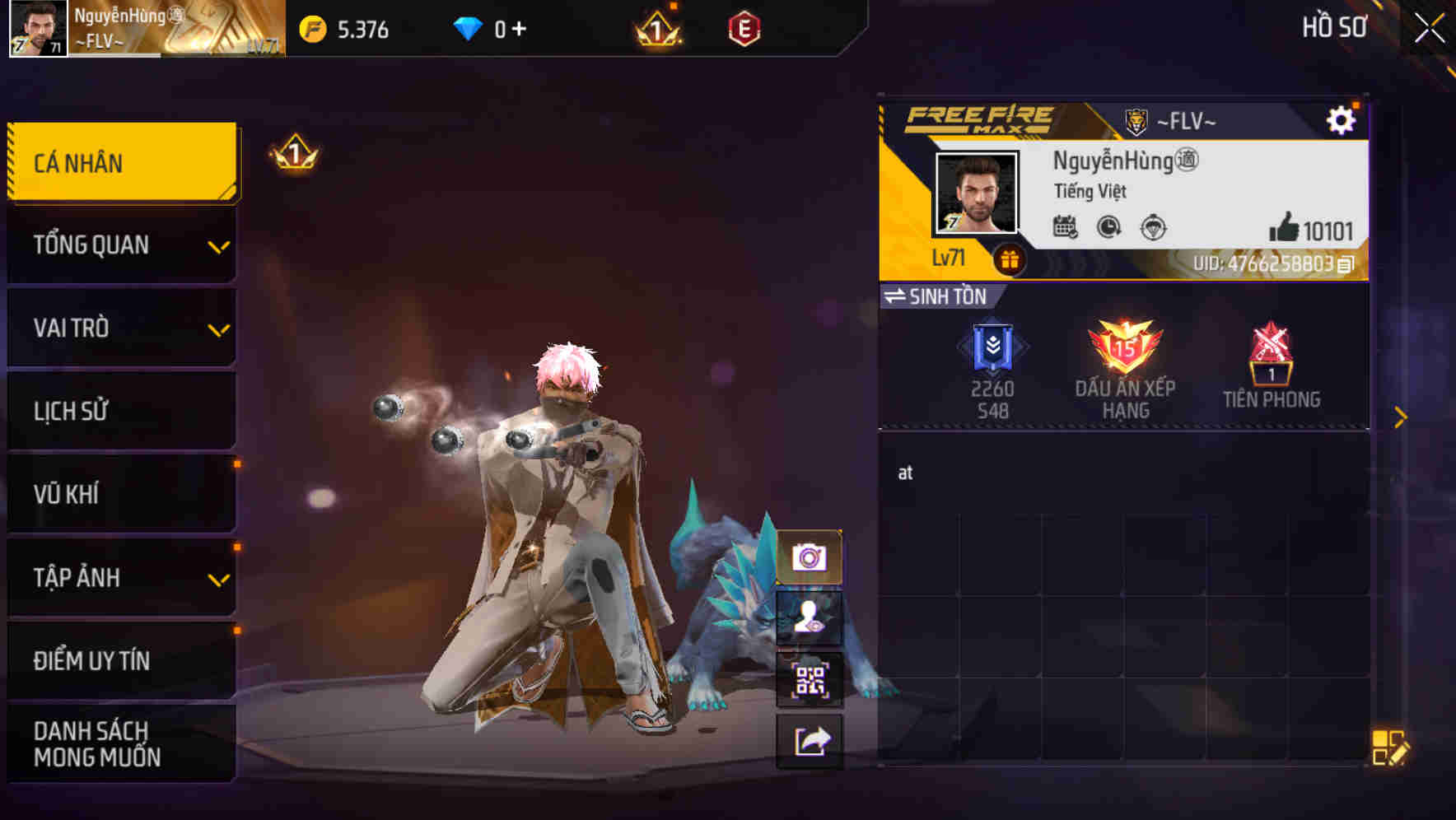This screenshot has height=820, width=1456.
Task: Expand the VAI TRÒ section
Action: [x=119, y=328]
